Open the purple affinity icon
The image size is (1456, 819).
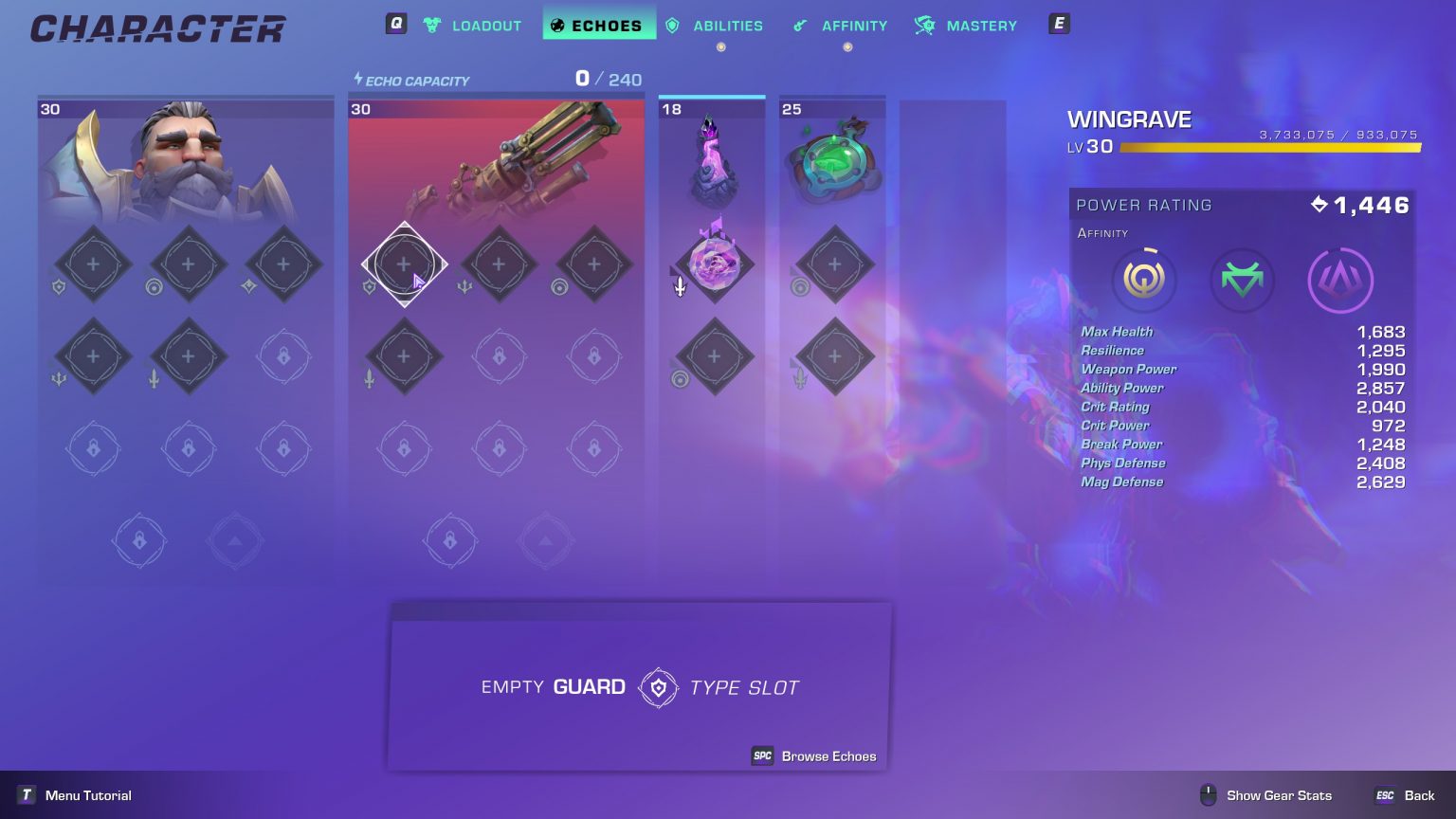1339,280
